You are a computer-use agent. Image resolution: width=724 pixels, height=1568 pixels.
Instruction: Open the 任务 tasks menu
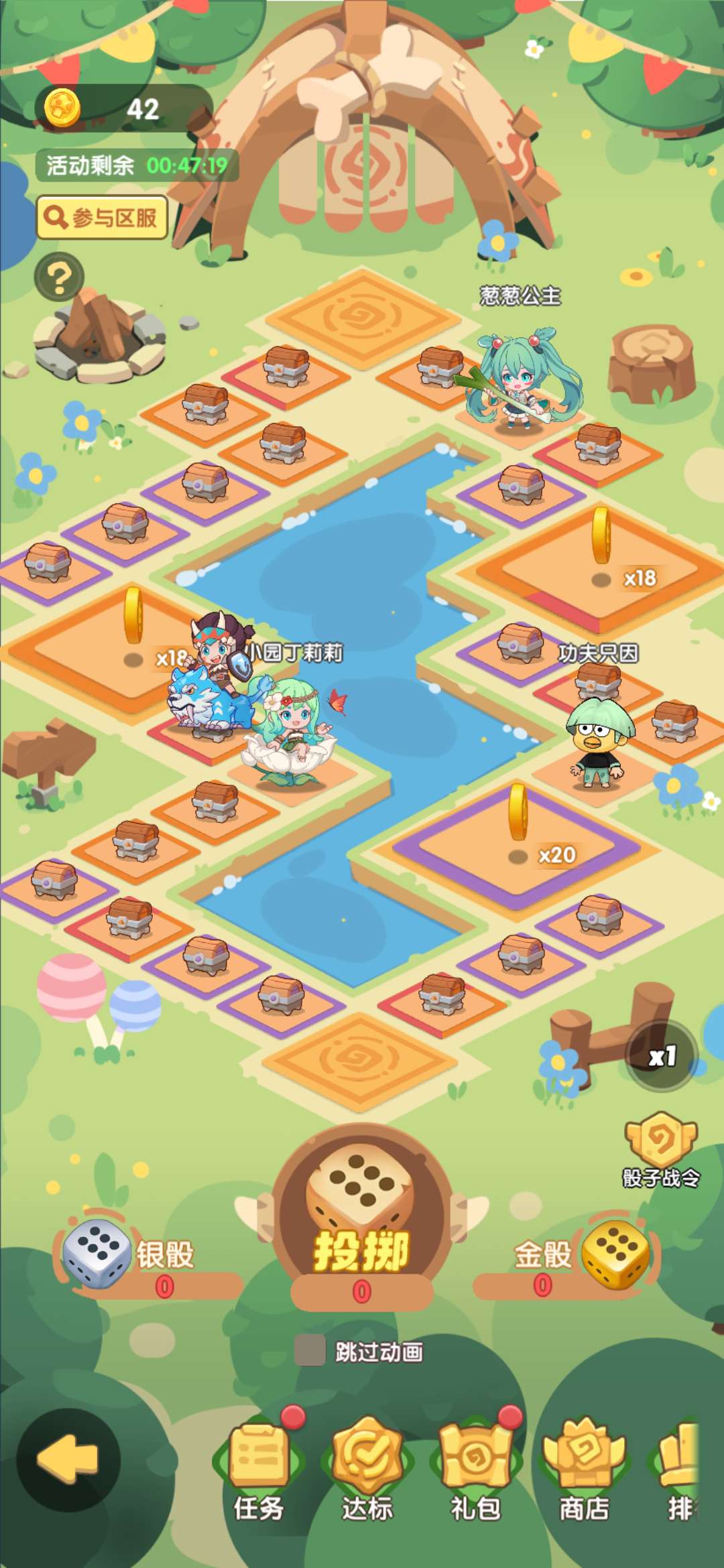coord(259,1469)
